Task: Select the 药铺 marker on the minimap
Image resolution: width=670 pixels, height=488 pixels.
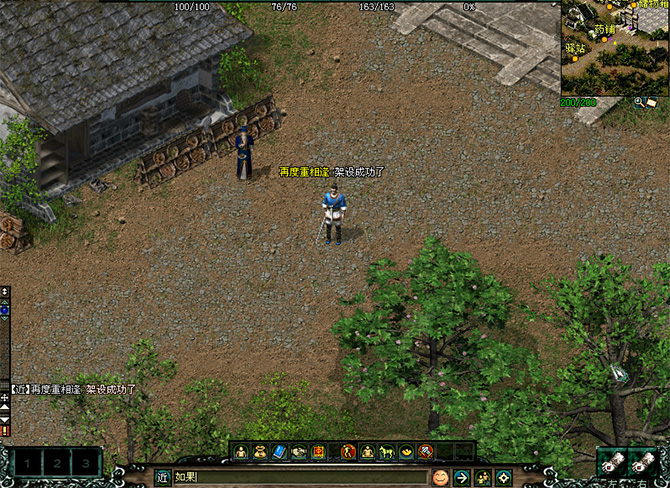Action: tap(606, 30)
